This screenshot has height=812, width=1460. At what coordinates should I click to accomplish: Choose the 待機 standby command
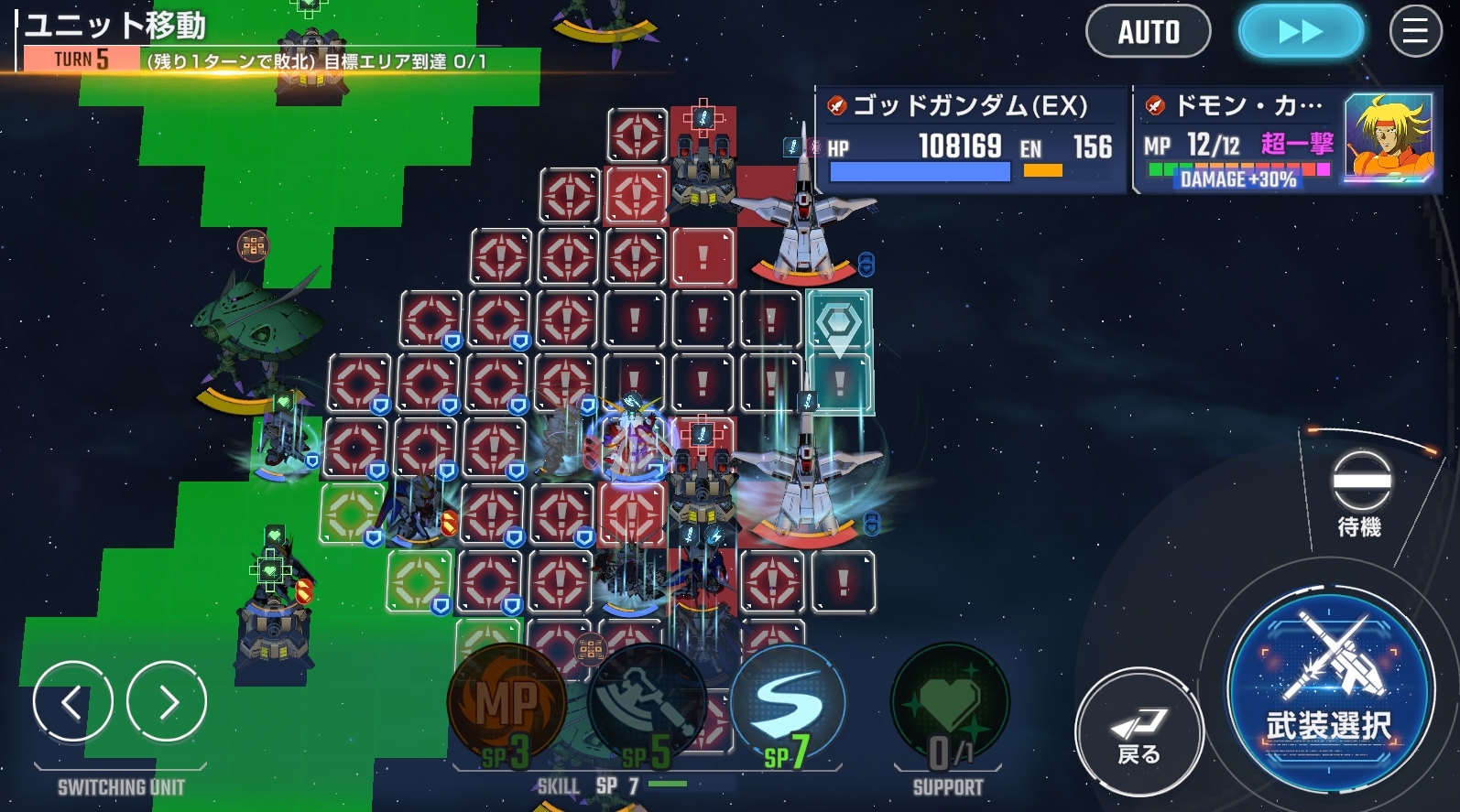click(x=1360, y=493)
